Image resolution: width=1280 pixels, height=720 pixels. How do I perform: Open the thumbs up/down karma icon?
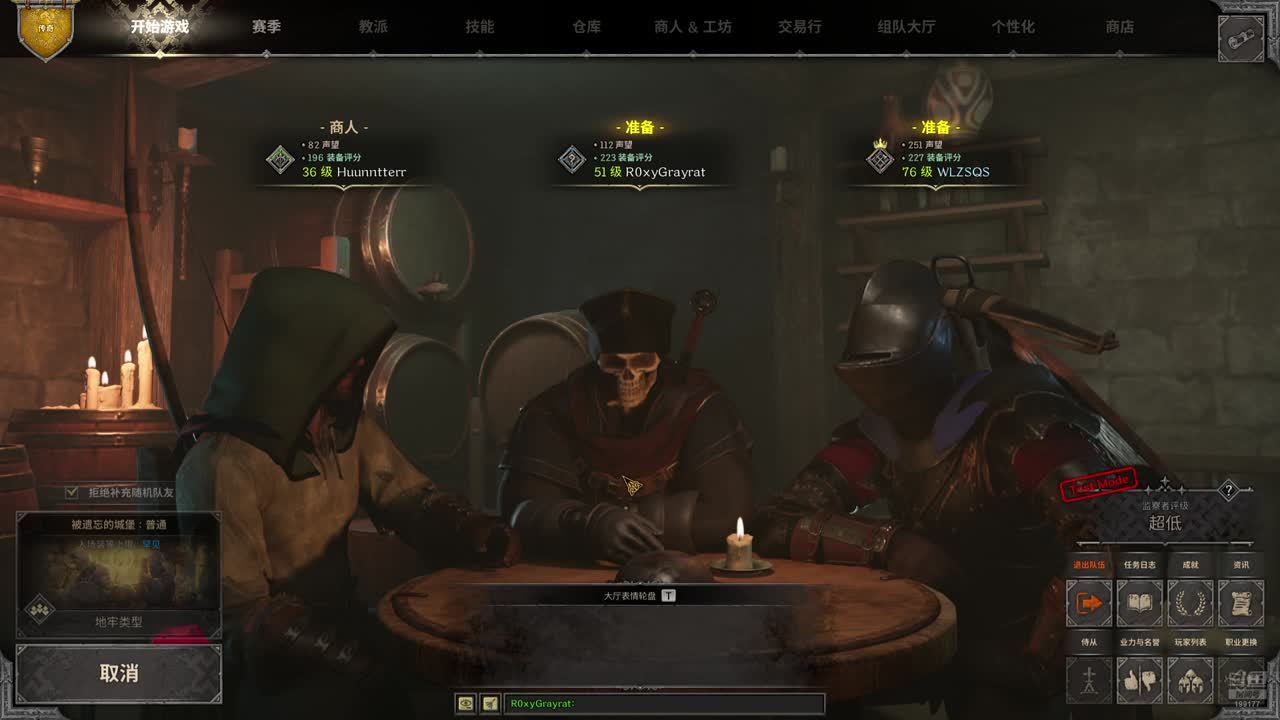click(x=1139, y=680)
